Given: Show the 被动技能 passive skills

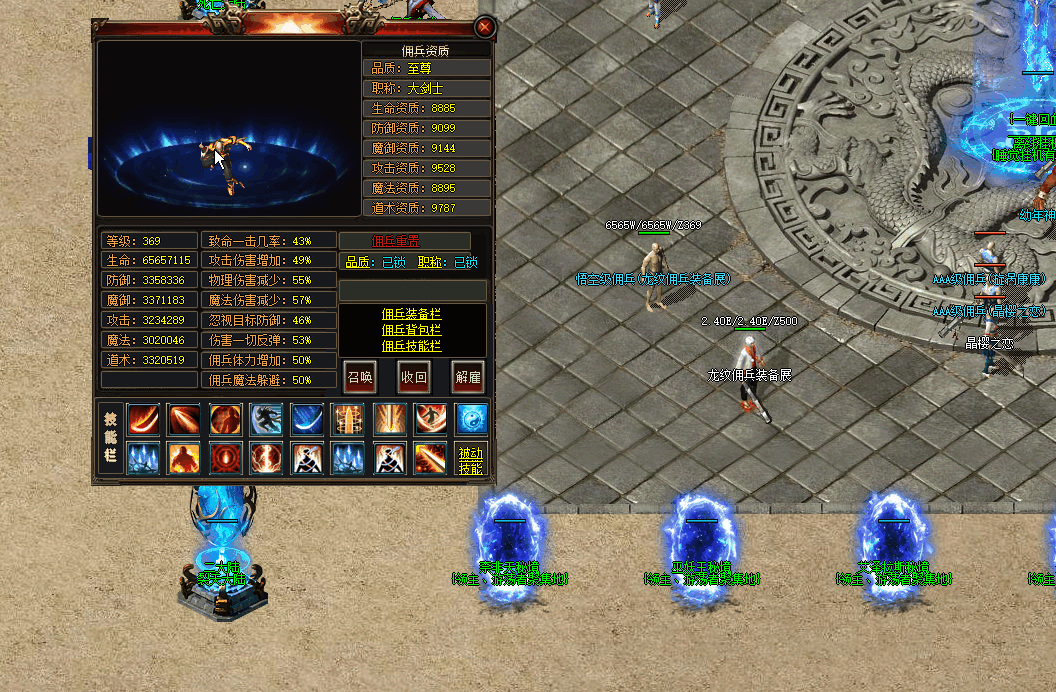Looking at the screenshot, I should coord(470,460).
